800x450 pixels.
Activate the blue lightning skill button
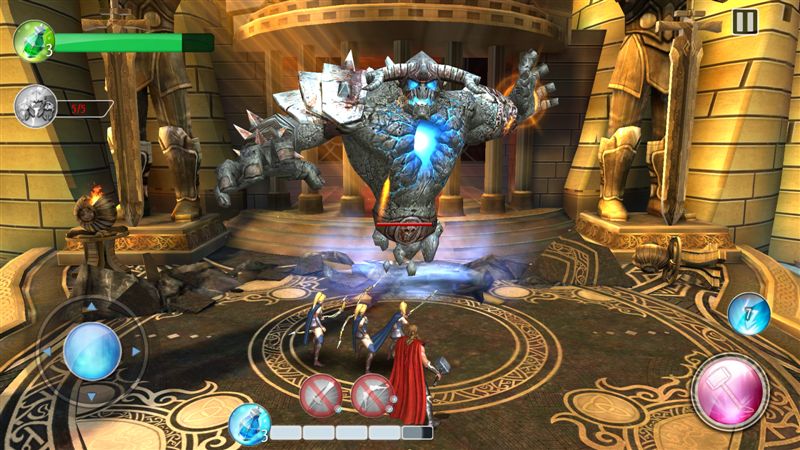[747, 313]
